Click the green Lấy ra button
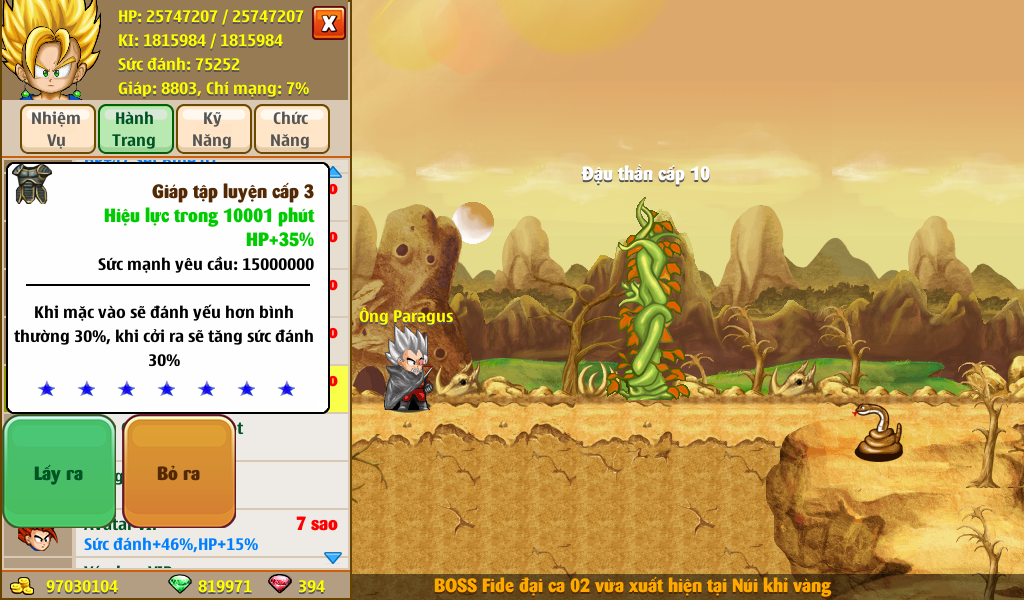The height and width of the screenshot is (600, 1024). [x=59, y=472]
